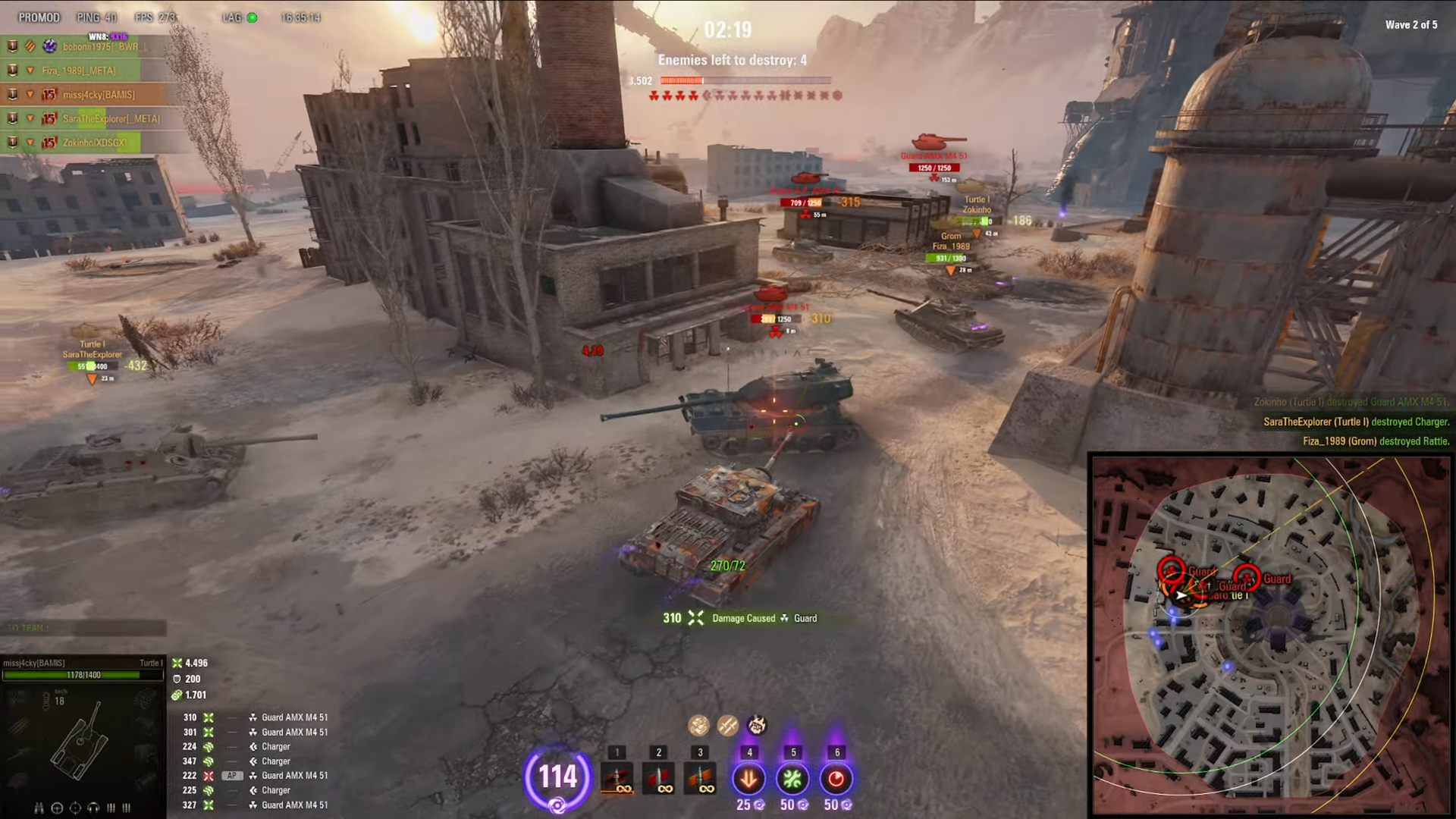The width and height of the screenshot is (1456, 819).
Task: Click the TO TEAM chat input field
Action: tap(83, 628)
